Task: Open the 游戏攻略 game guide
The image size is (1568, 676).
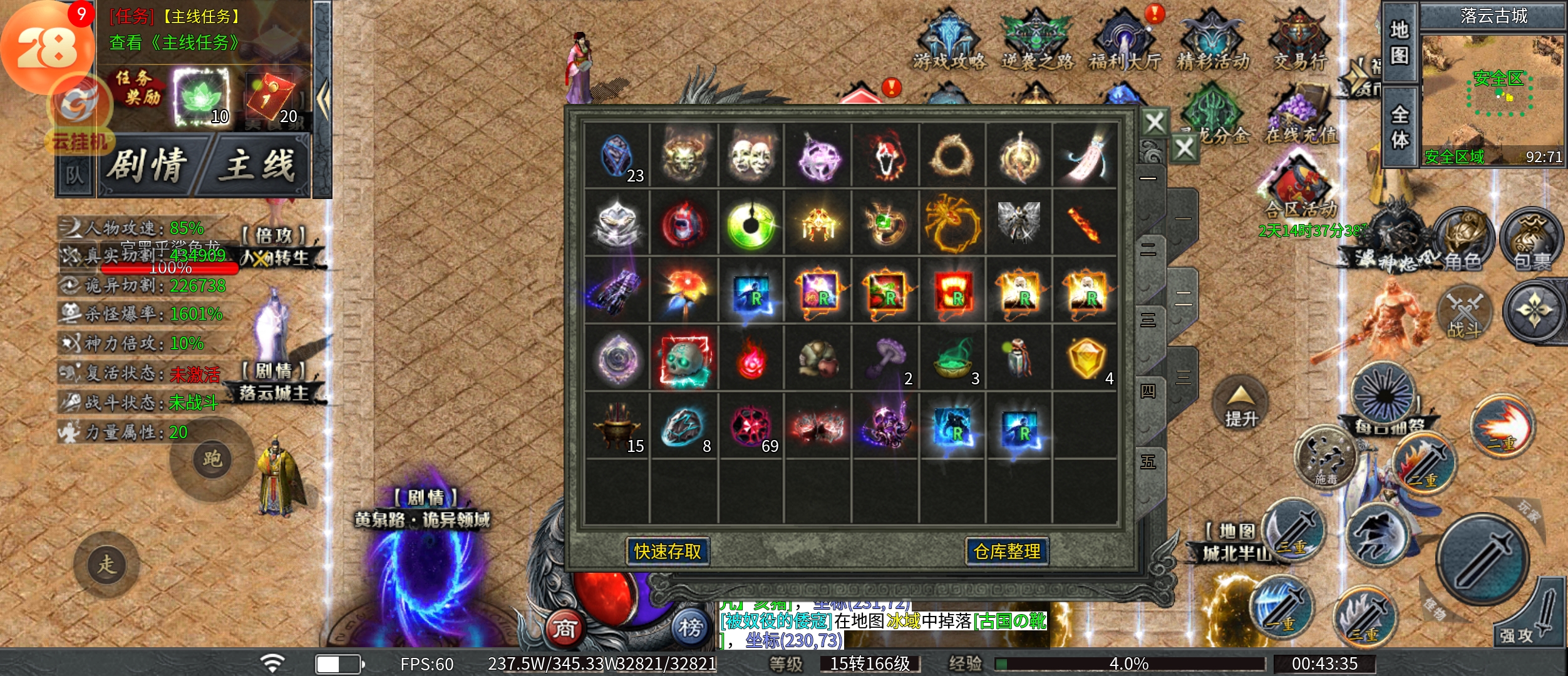Action: [949, 41]
